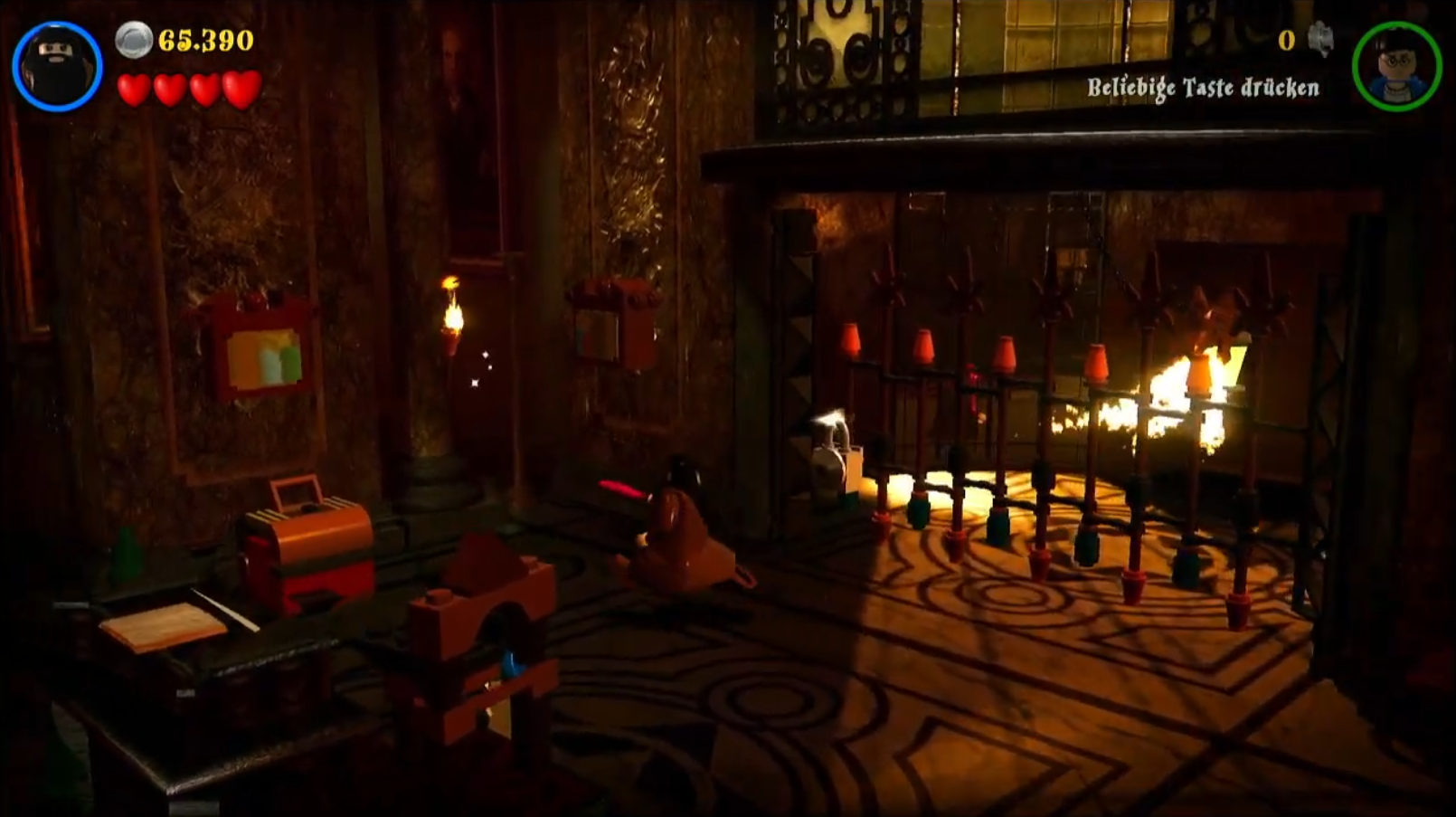Select Hagrid's player one portrait

[x=57, y=66]
